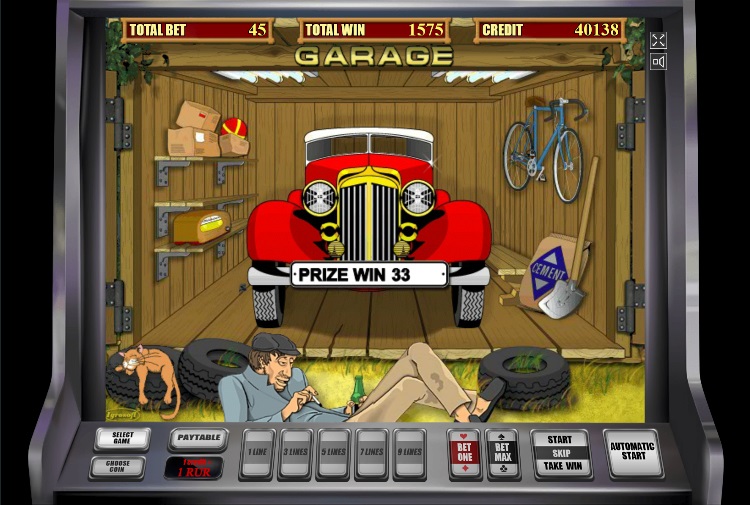Click the red Bet One button
750x505 pixels.
pos(464,453)
